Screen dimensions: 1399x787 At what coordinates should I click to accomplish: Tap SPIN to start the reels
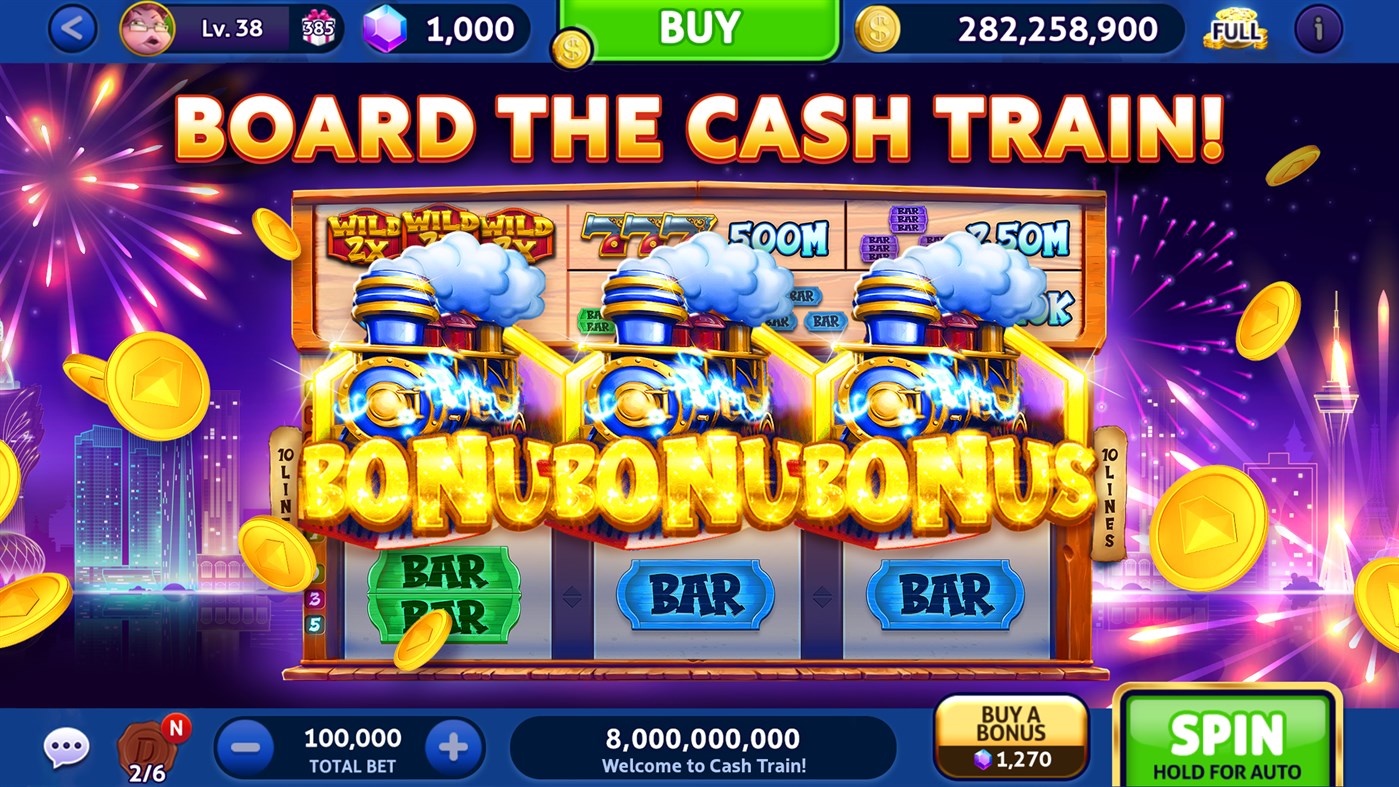[1225, 740]
